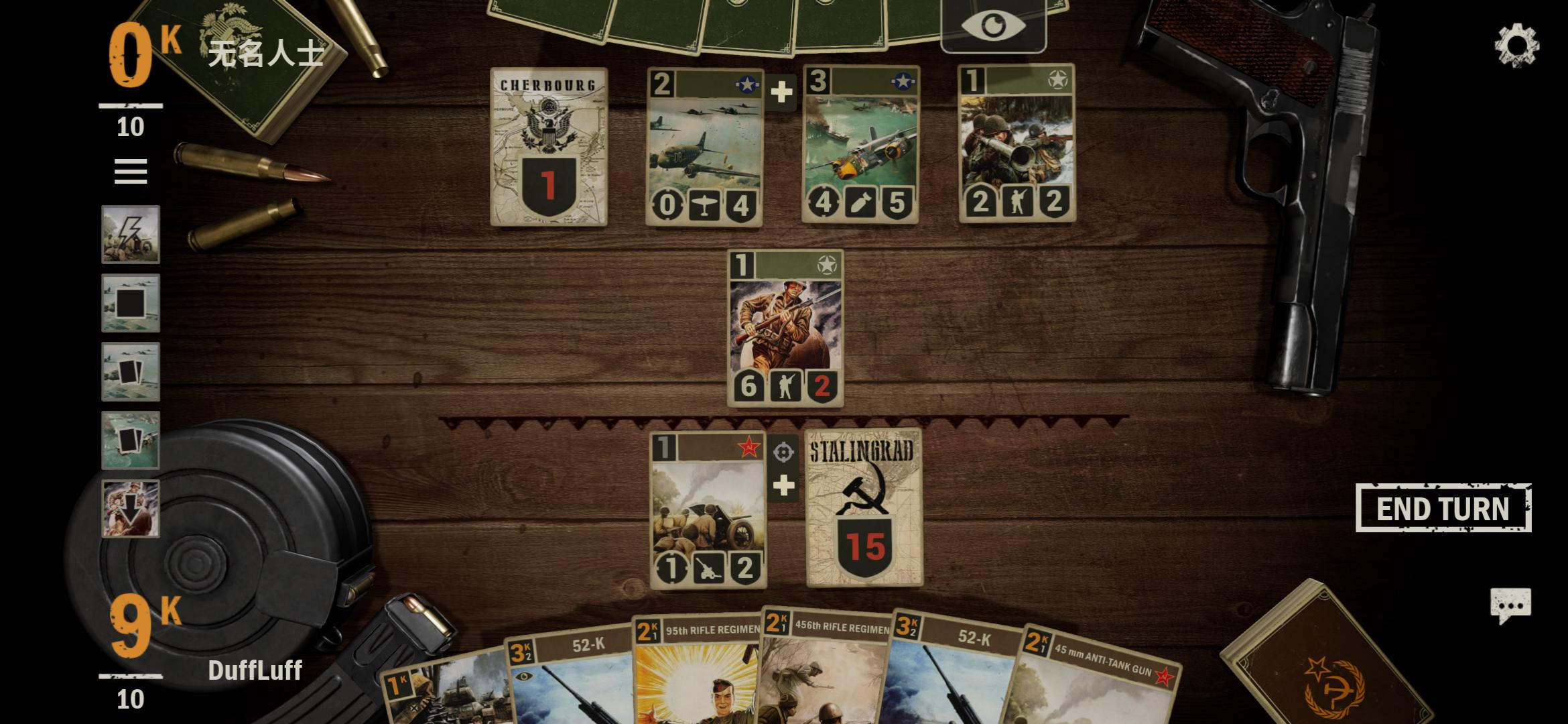The height and width of the screenshot is (724, 1568).
Task: Open the settings gear in the top-right corner
Action: click(x=1516, y=44)
